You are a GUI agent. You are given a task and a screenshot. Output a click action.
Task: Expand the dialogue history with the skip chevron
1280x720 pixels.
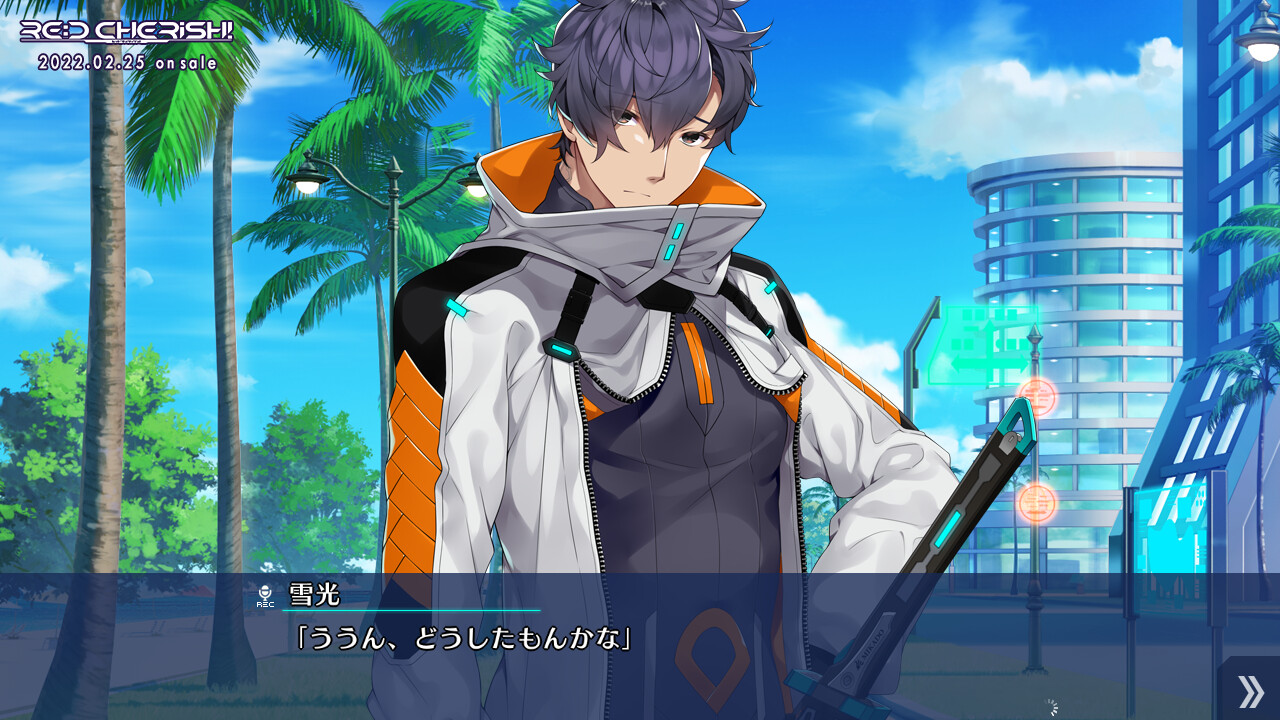(1250, 692)
